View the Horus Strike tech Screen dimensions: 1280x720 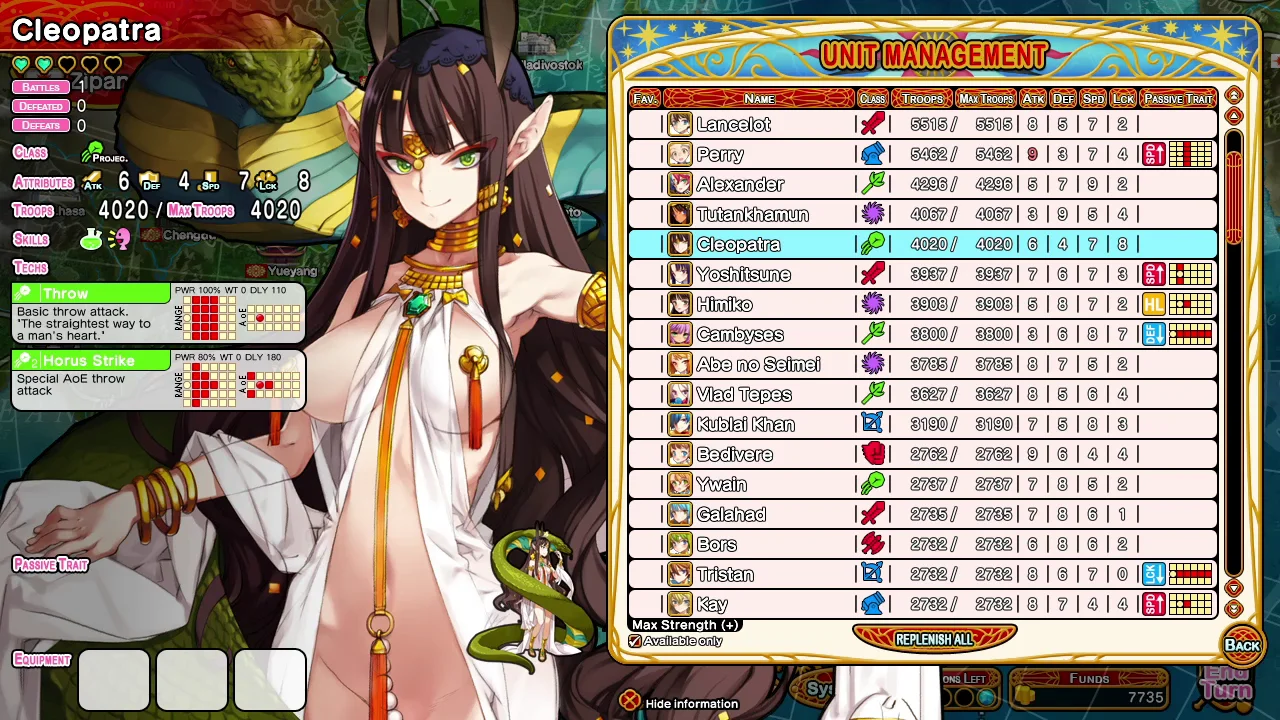90,360
